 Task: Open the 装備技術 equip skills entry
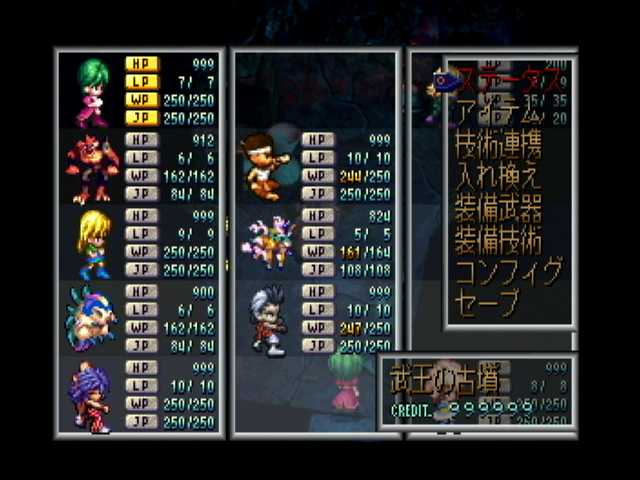tap(498, 241)
